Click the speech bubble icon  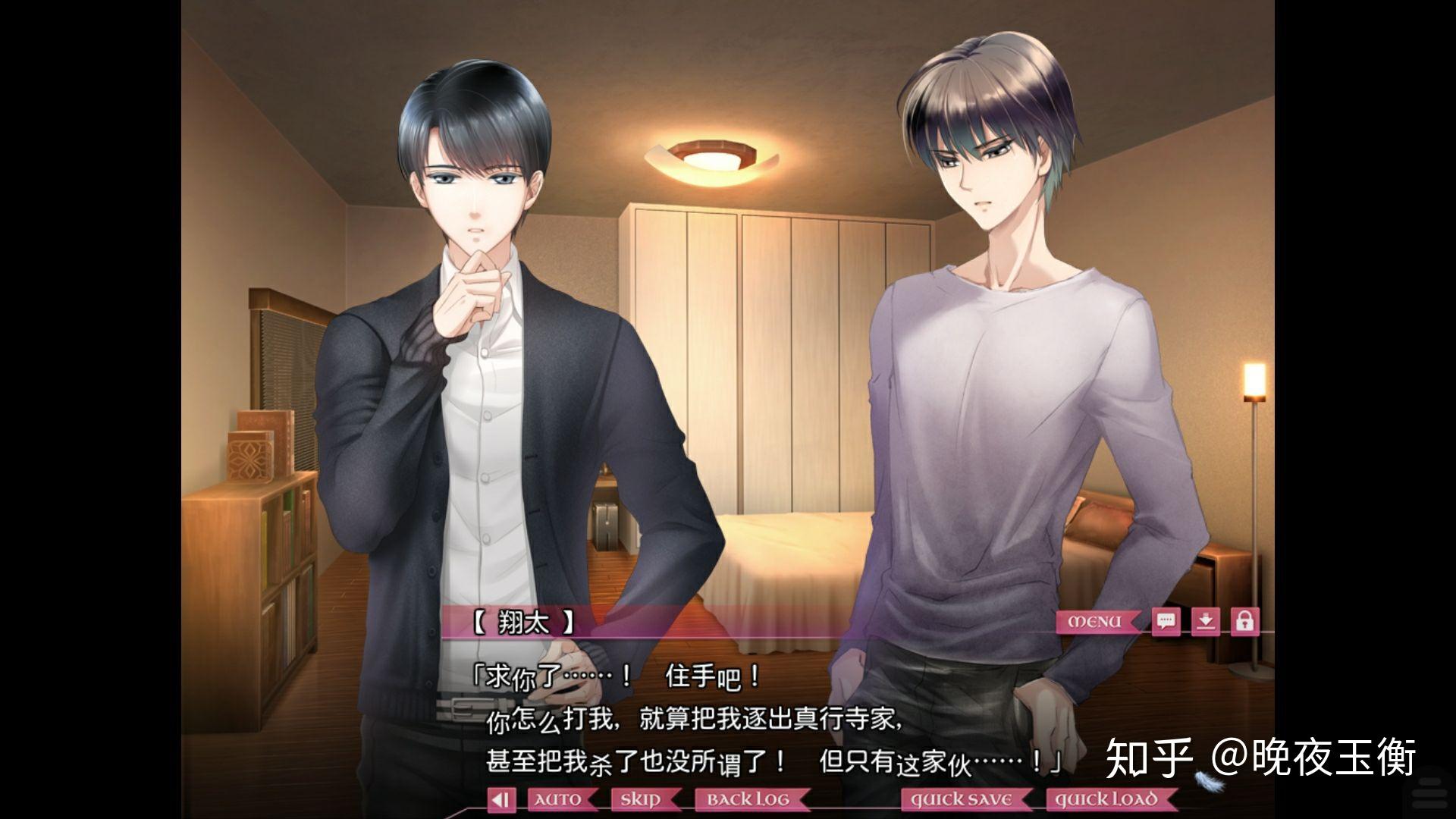1166,622
